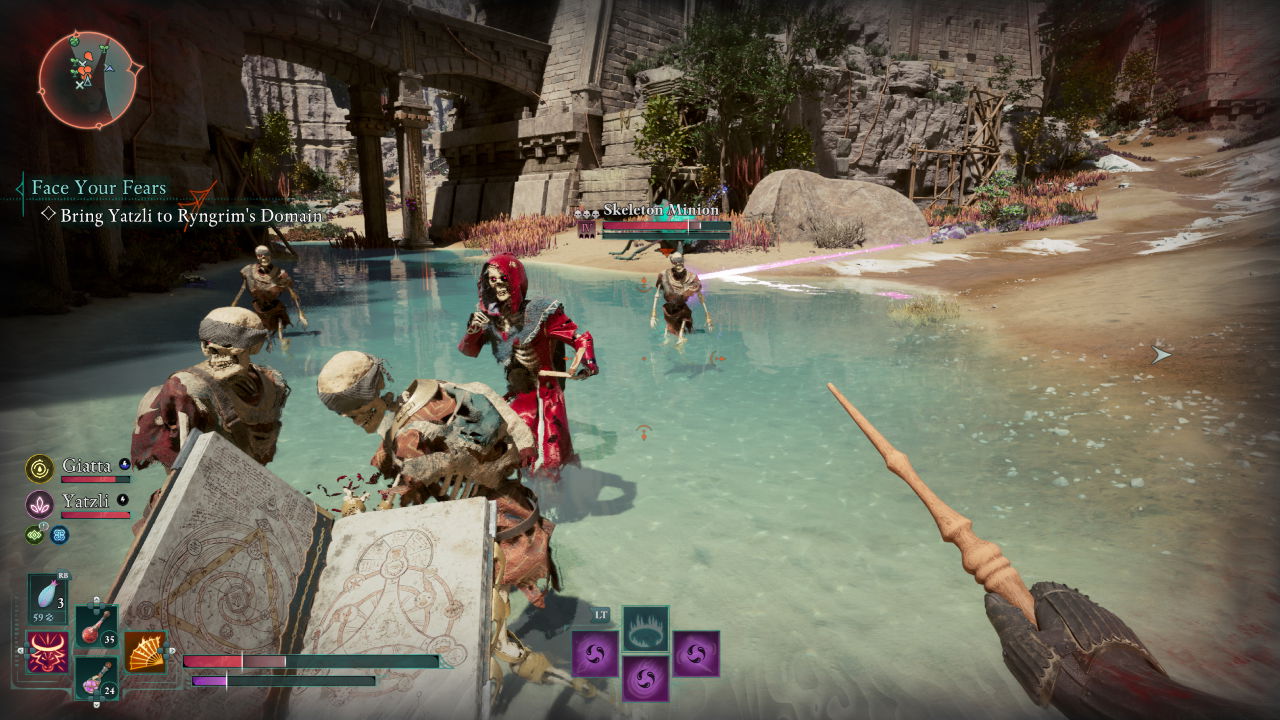Viewport: 1280px width, 720px height.
Task: Use the red health potion slot
Action: [96, 627]
